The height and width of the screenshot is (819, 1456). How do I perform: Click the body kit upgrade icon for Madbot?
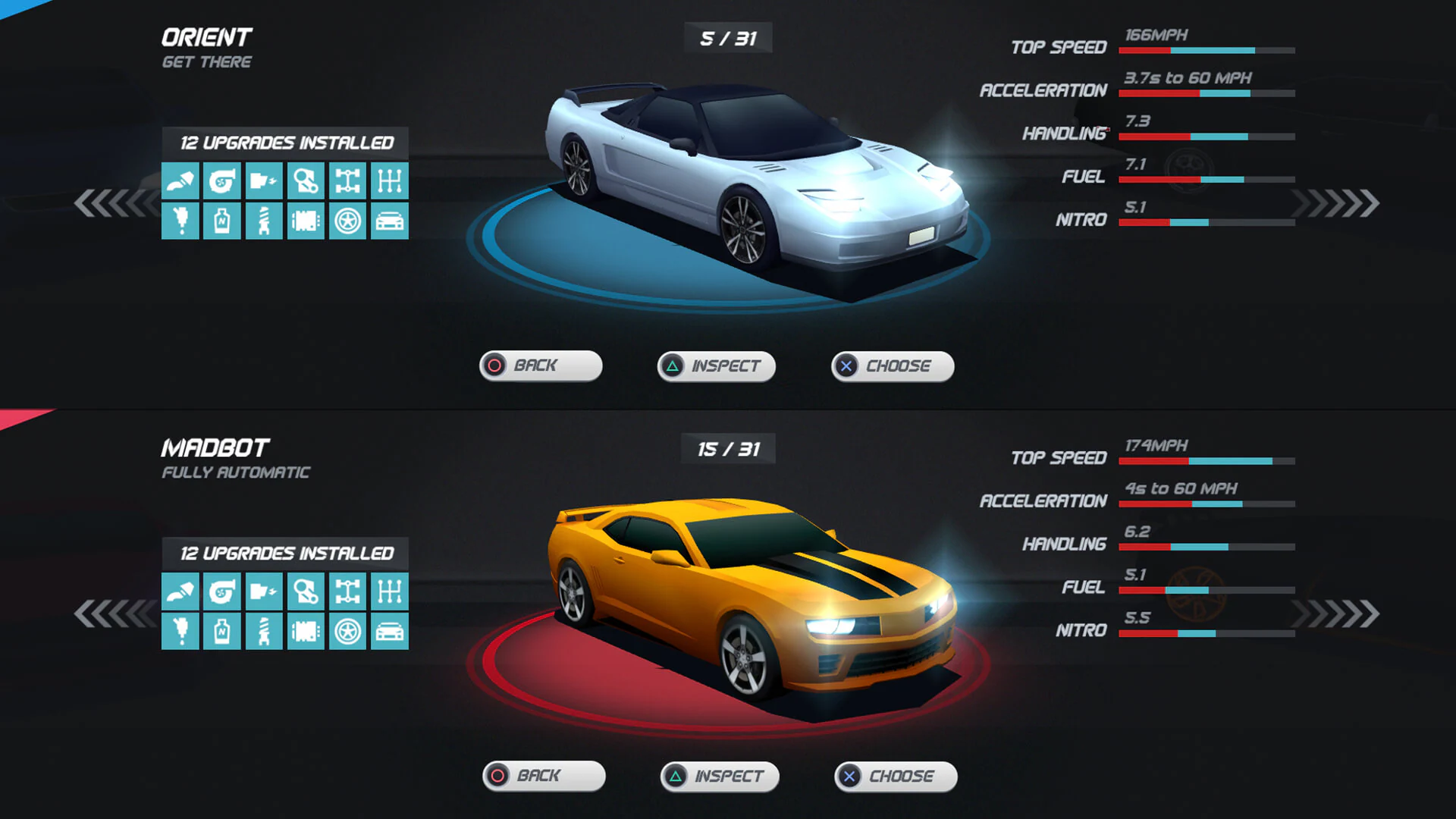coord(390,631)
